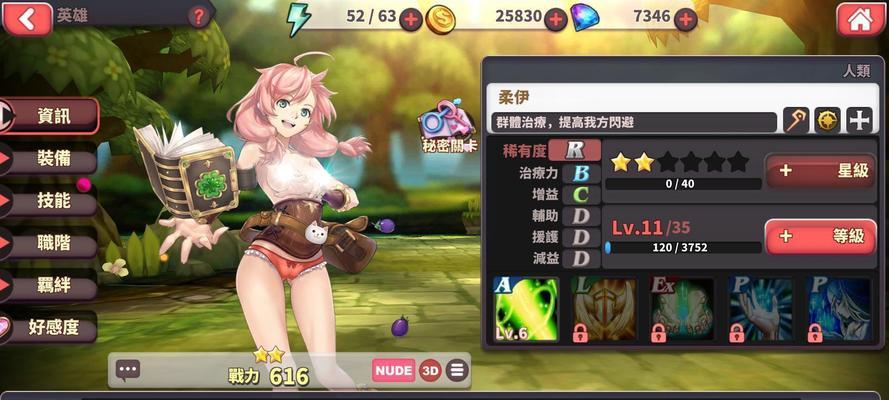Add gems with the plus button

(x=685, y=18)
